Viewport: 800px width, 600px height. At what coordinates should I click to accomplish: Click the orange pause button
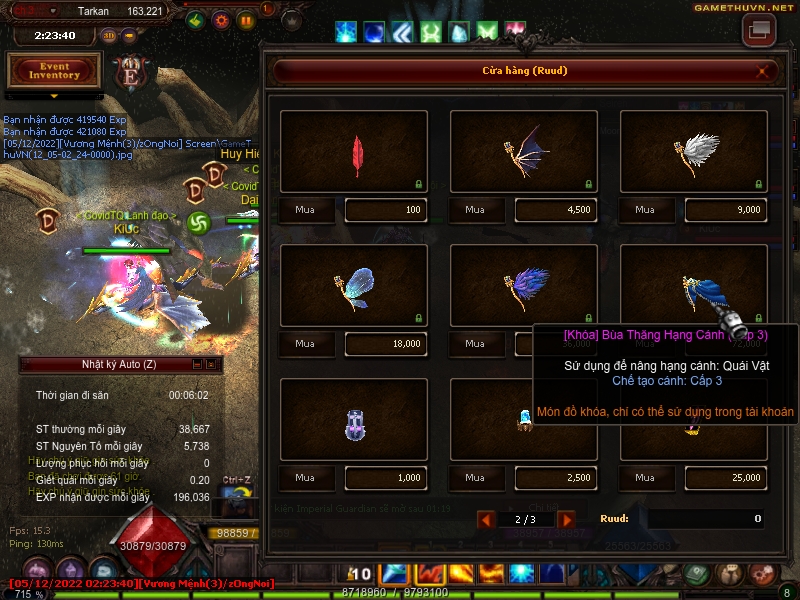pyautogui.click(x=246, y=20)
